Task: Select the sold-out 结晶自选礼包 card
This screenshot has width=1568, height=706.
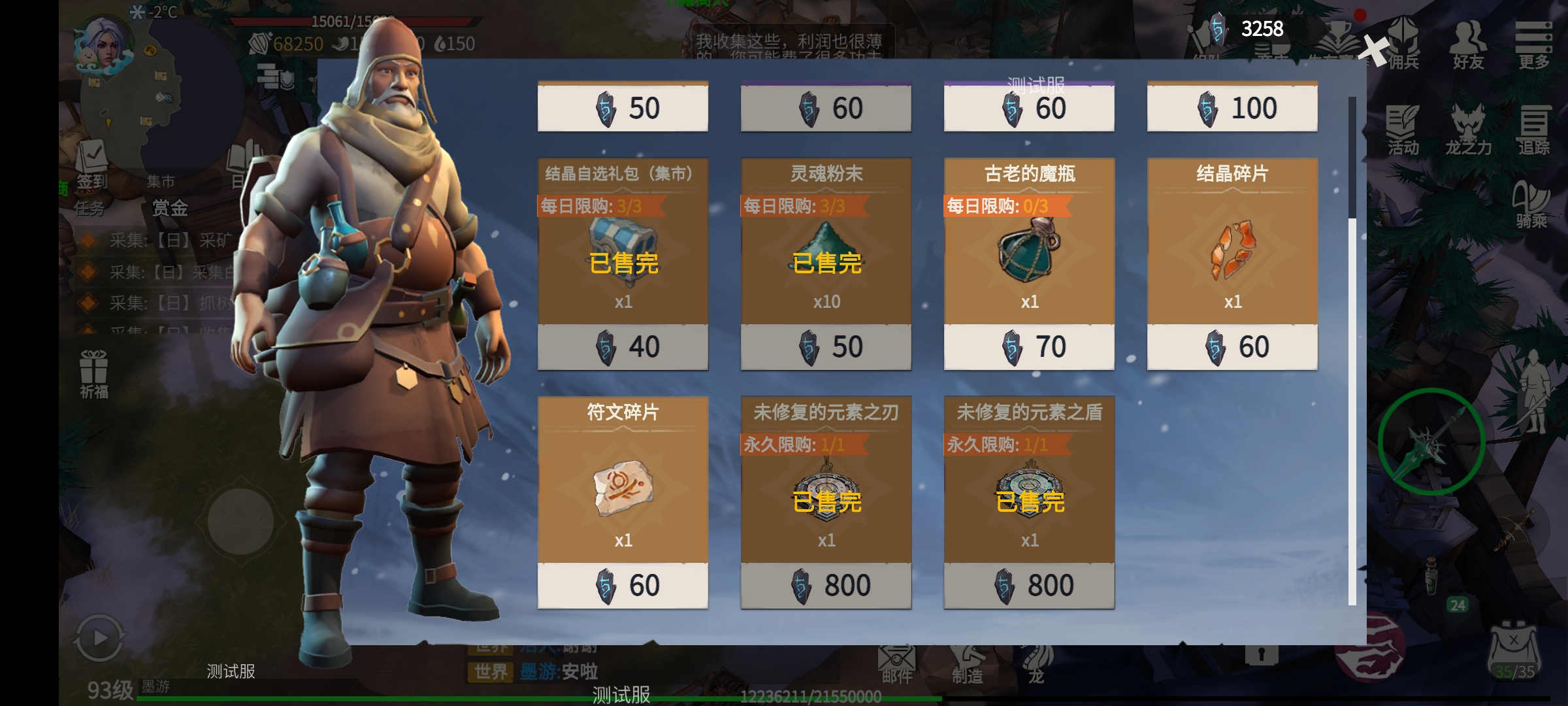Action: pyautogui.click(x=623, y=263)
